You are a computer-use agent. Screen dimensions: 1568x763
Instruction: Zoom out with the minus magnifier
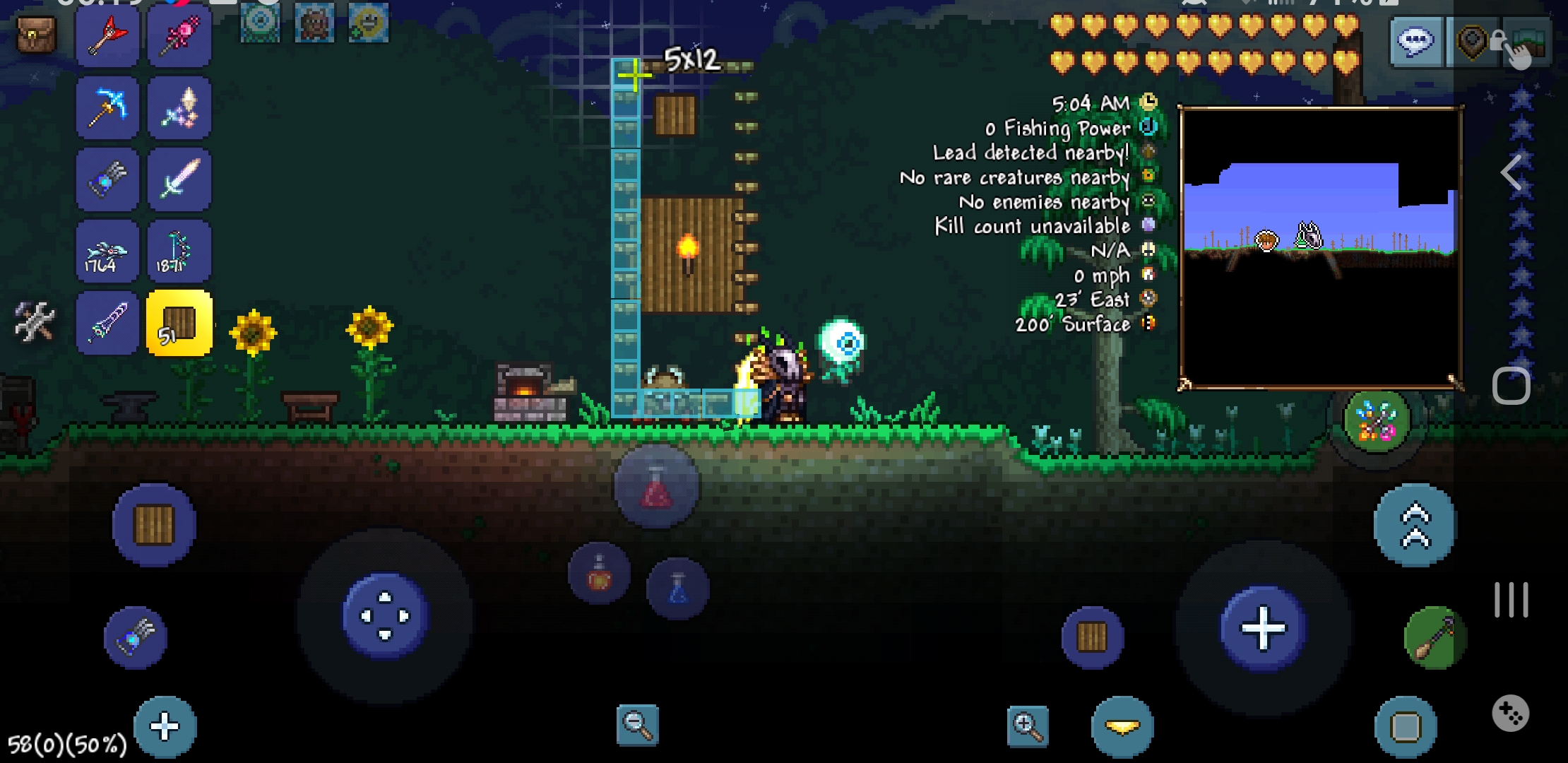tap(637, 725)
